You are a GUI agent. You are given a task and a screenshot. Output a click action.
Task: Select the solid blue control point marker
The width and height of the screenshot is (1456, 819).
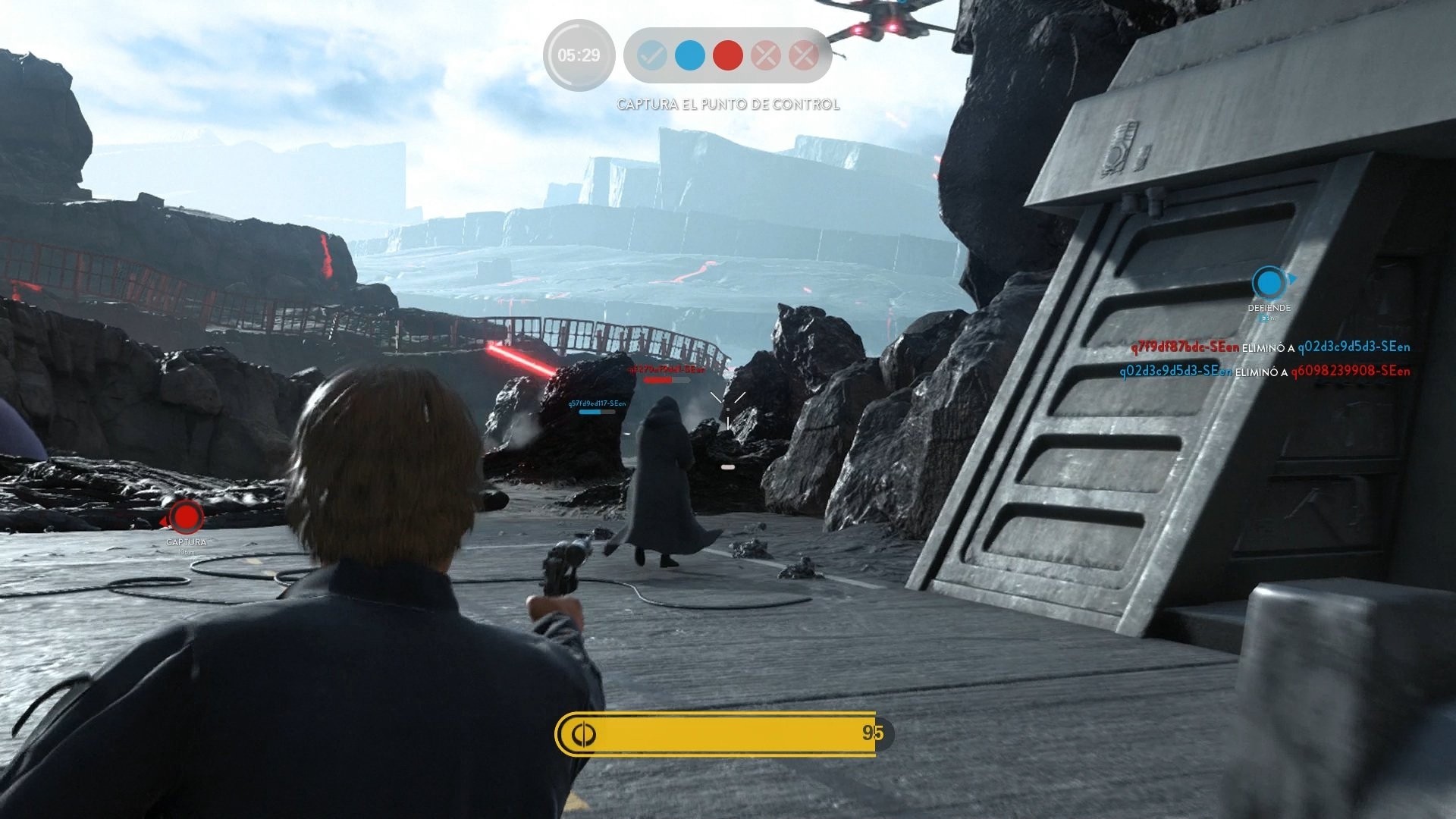point(689,56)
